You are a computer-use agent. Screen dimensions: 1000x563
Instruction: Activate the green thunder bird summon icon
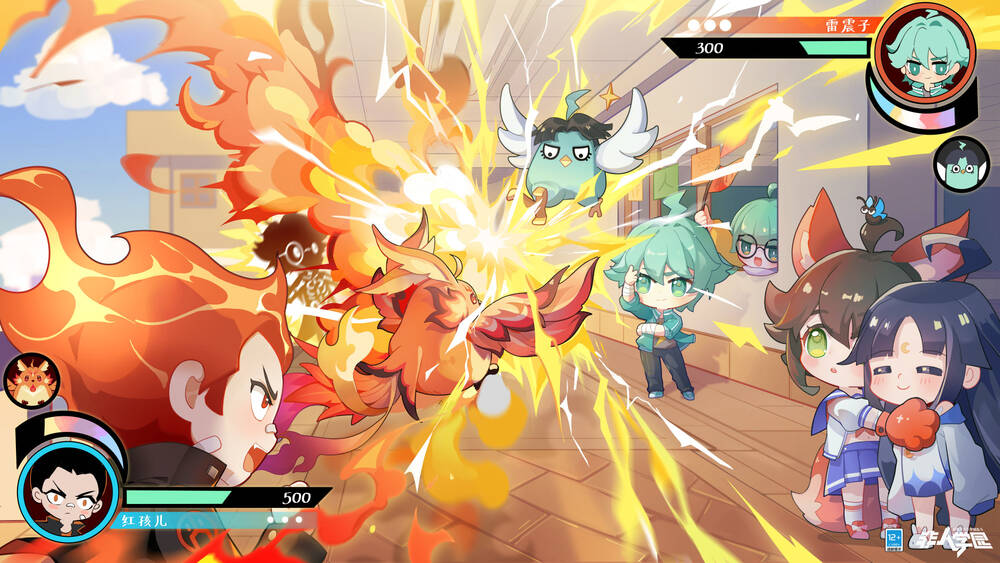click(x=960, y=163)
